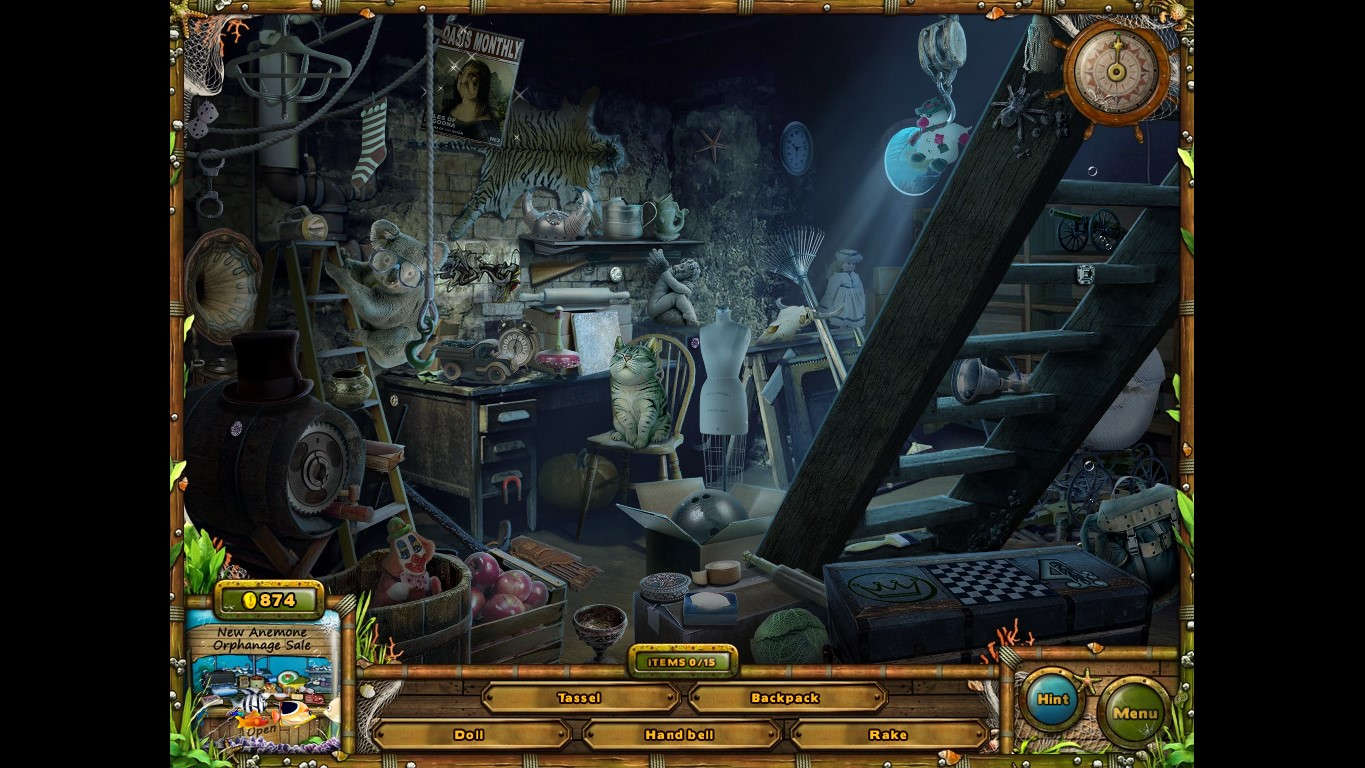Click the Doll label in the item bar
The height and width of the screenshot is (768, 1365).
tap(467, 734)
